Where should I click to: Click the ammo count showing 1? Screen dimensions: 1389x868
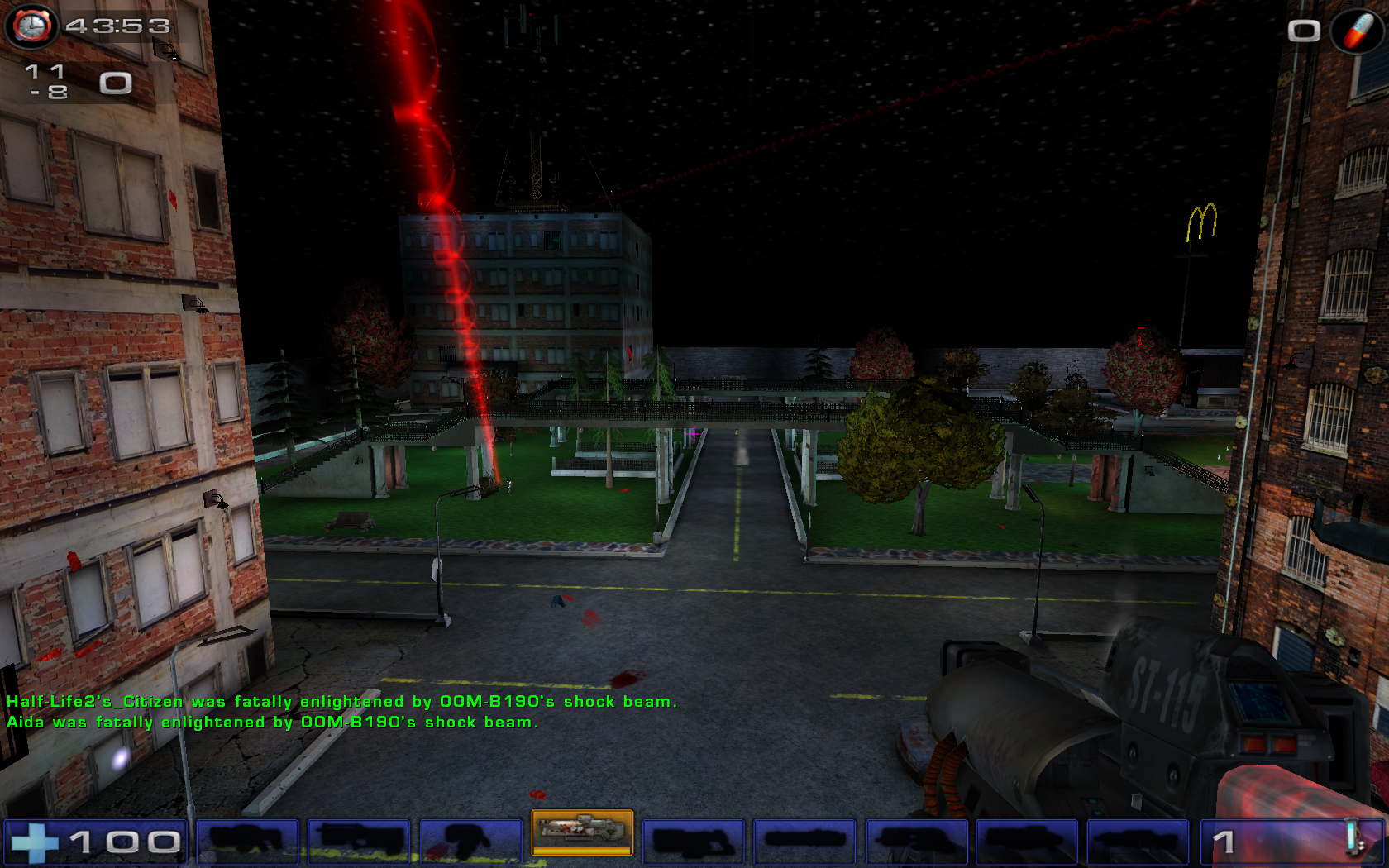(1223, 842)
